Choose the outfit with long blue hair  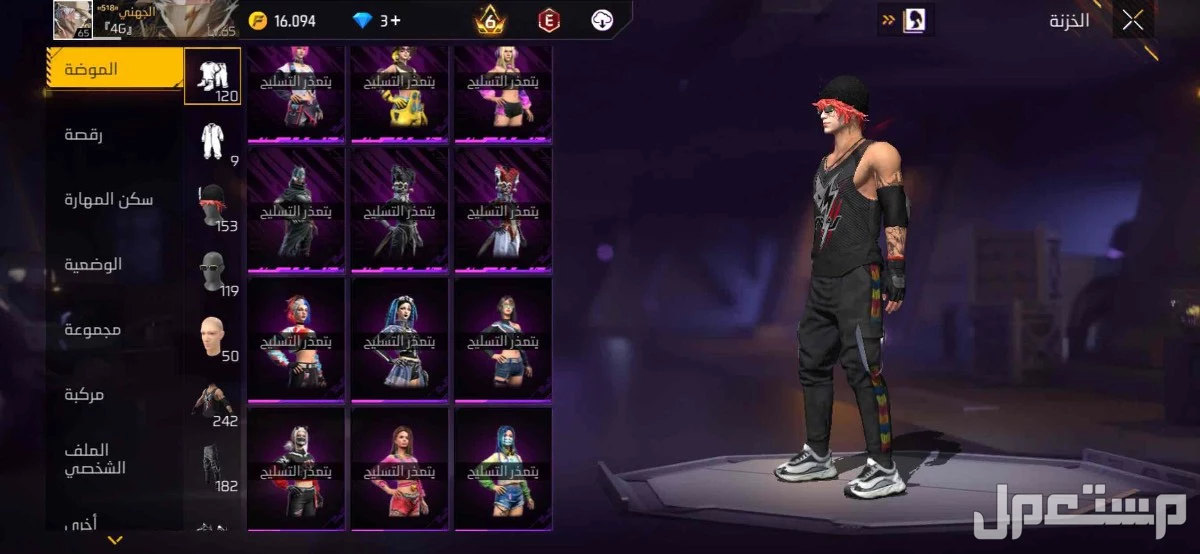[x=400, y=340]
